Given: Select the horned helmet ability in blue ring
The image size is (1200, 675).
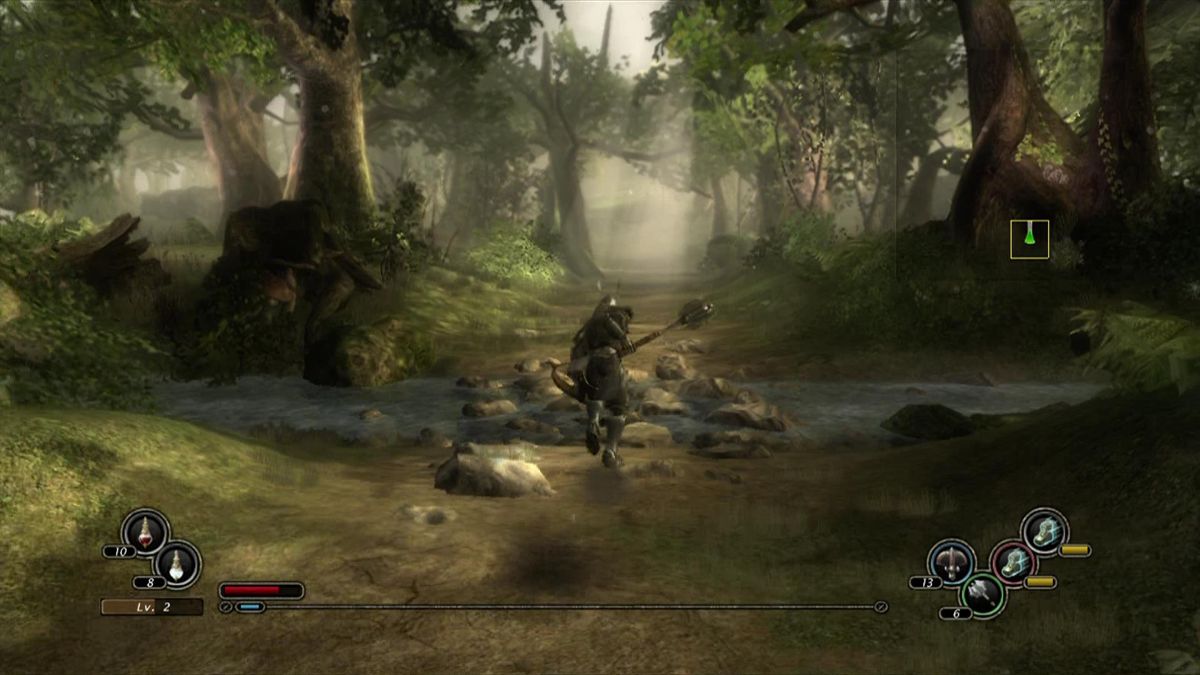Looking at the screenshot, I should pos(951,562).
